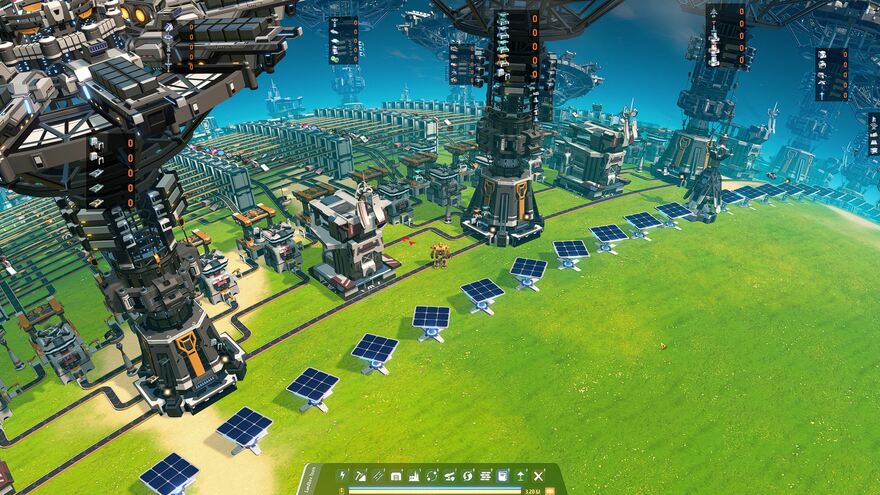Screen dimensions: 880x495
Task: Select the circular arrows build category
Action: pyautogui.click(x=432, y=475)
